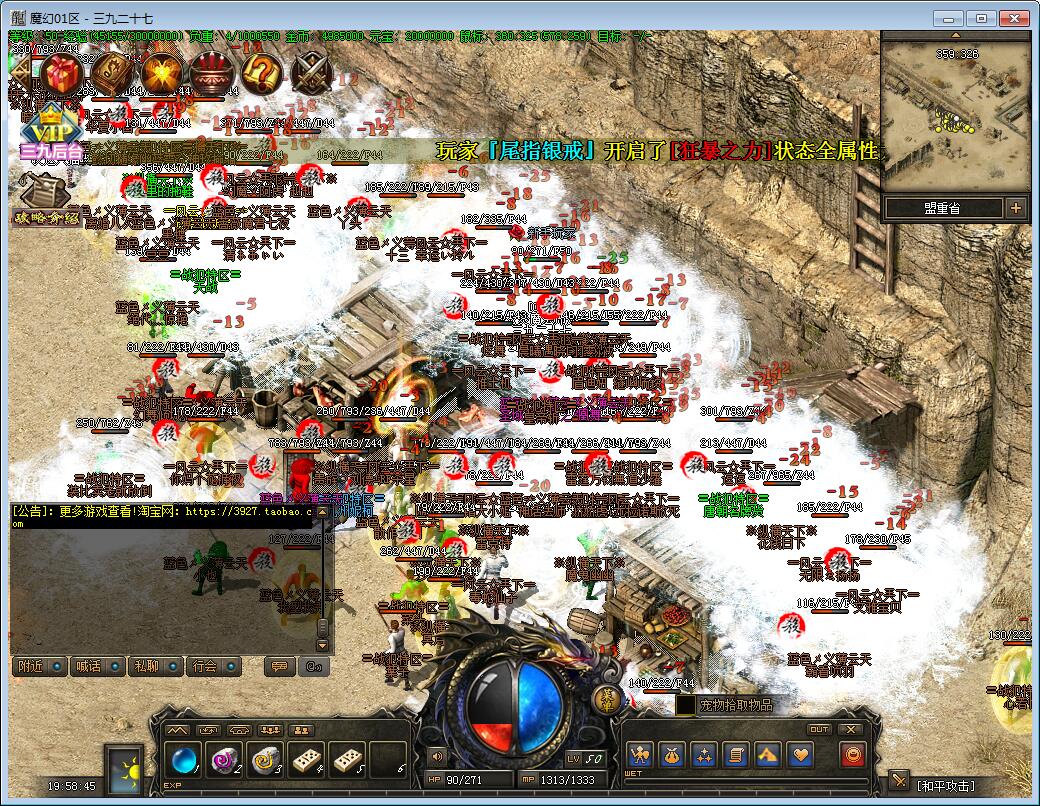Select the crossed swords shield icon
Image resolution: width=1040 pixels, height=806 pixels.
[x=312, y=73]
